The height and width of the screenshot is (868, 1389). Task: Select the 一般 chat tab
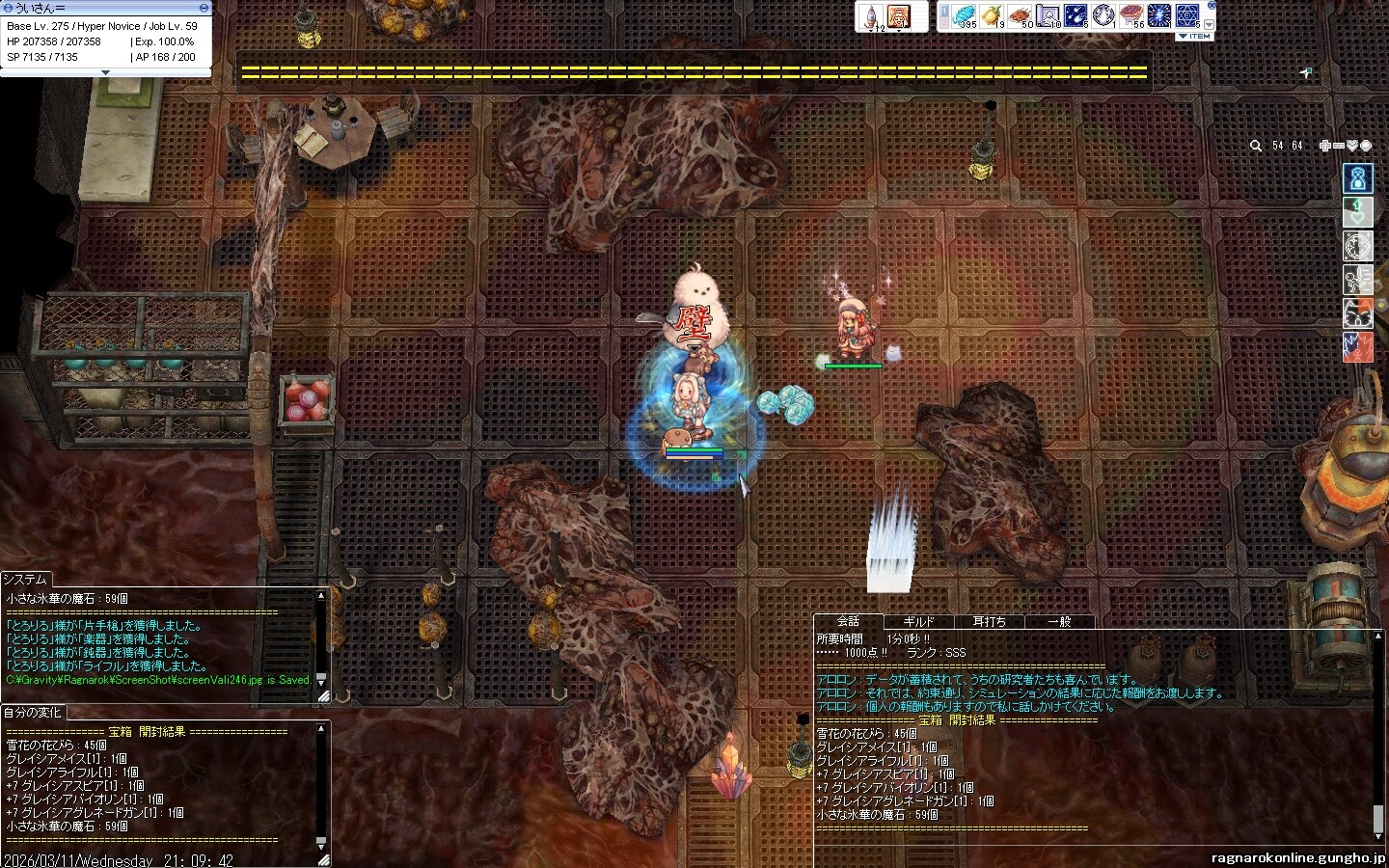(1059, 622)
